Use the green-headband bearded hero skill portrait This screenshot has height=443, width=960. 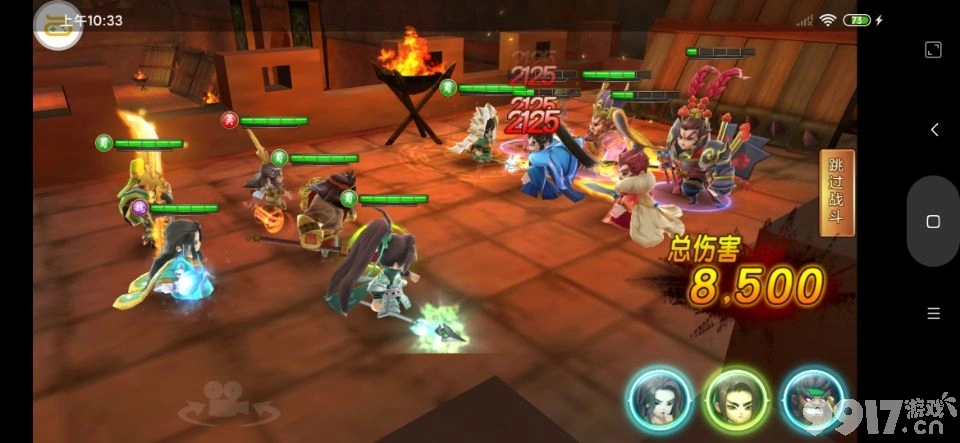pos(814,400)
